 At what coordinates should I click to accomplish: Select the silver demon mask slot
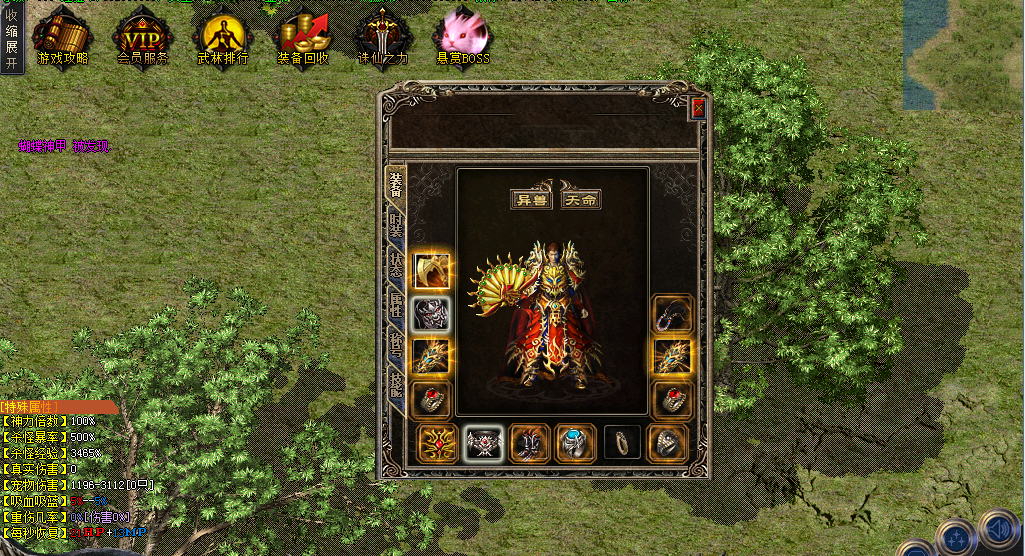point(431,314)
